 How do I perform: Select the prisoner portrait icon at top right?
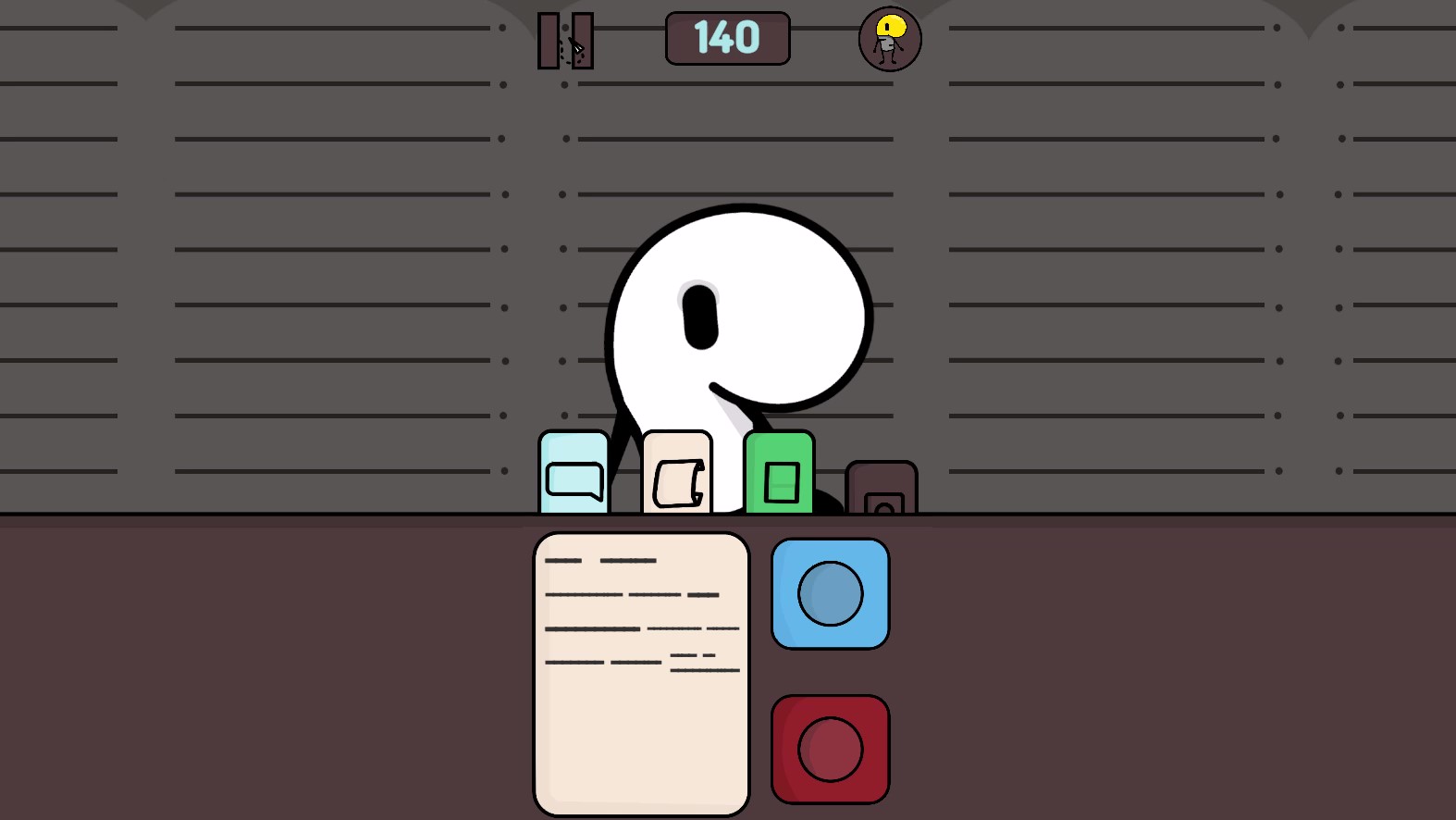pos(887,39)
